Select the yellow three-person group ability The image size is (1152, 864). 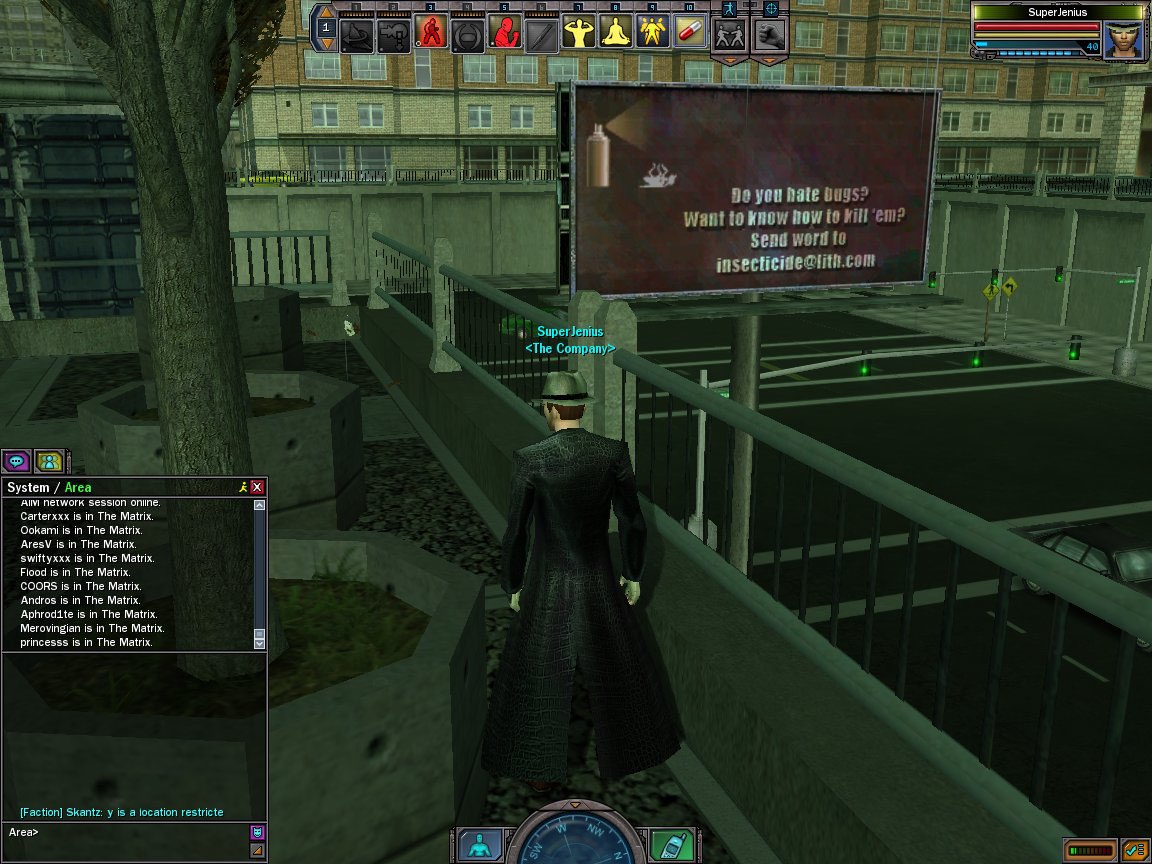652,33
